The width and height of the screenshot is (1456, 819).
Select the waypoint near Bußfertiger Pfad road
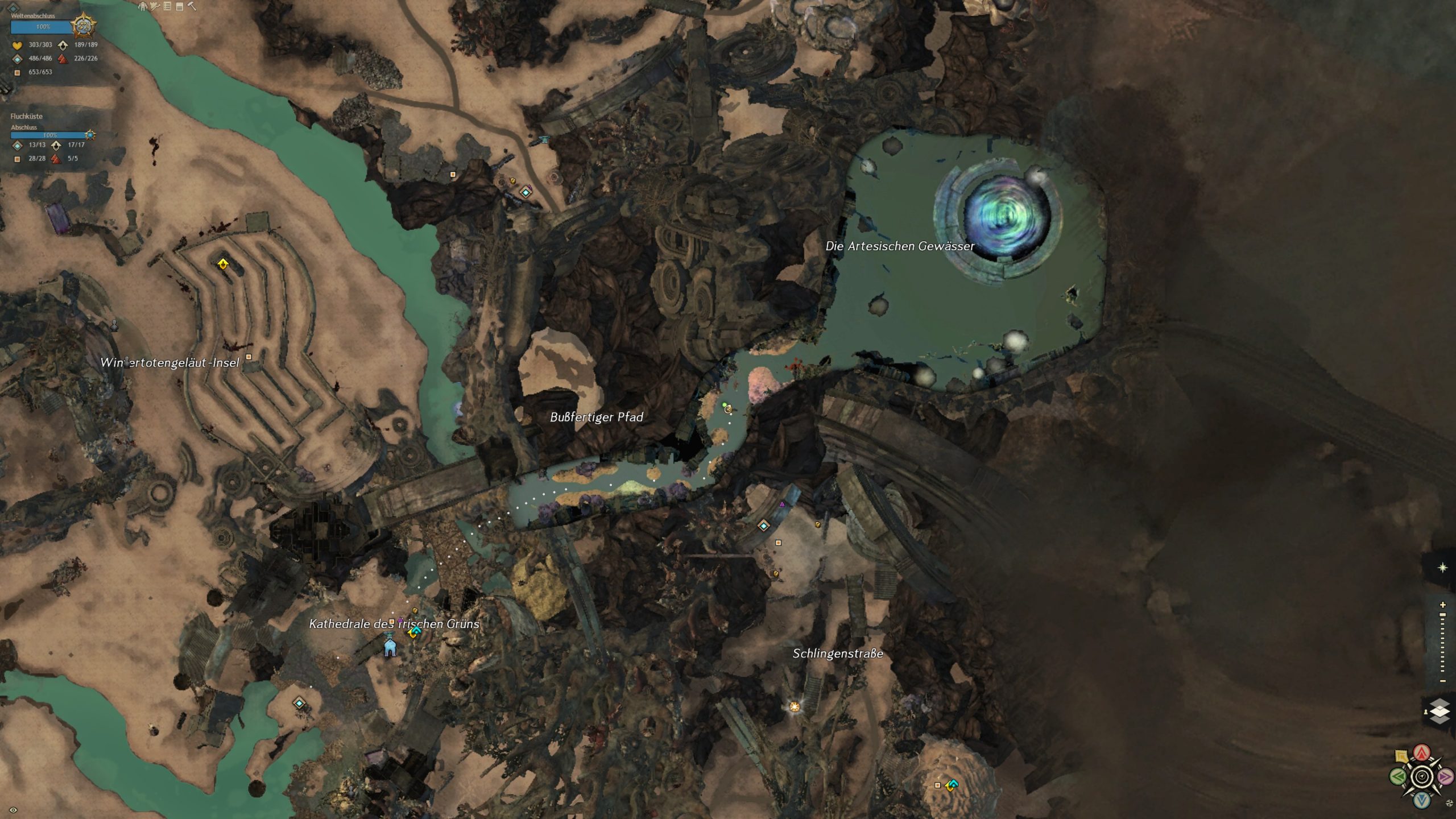pyautogui.click(x=526, y=192)
